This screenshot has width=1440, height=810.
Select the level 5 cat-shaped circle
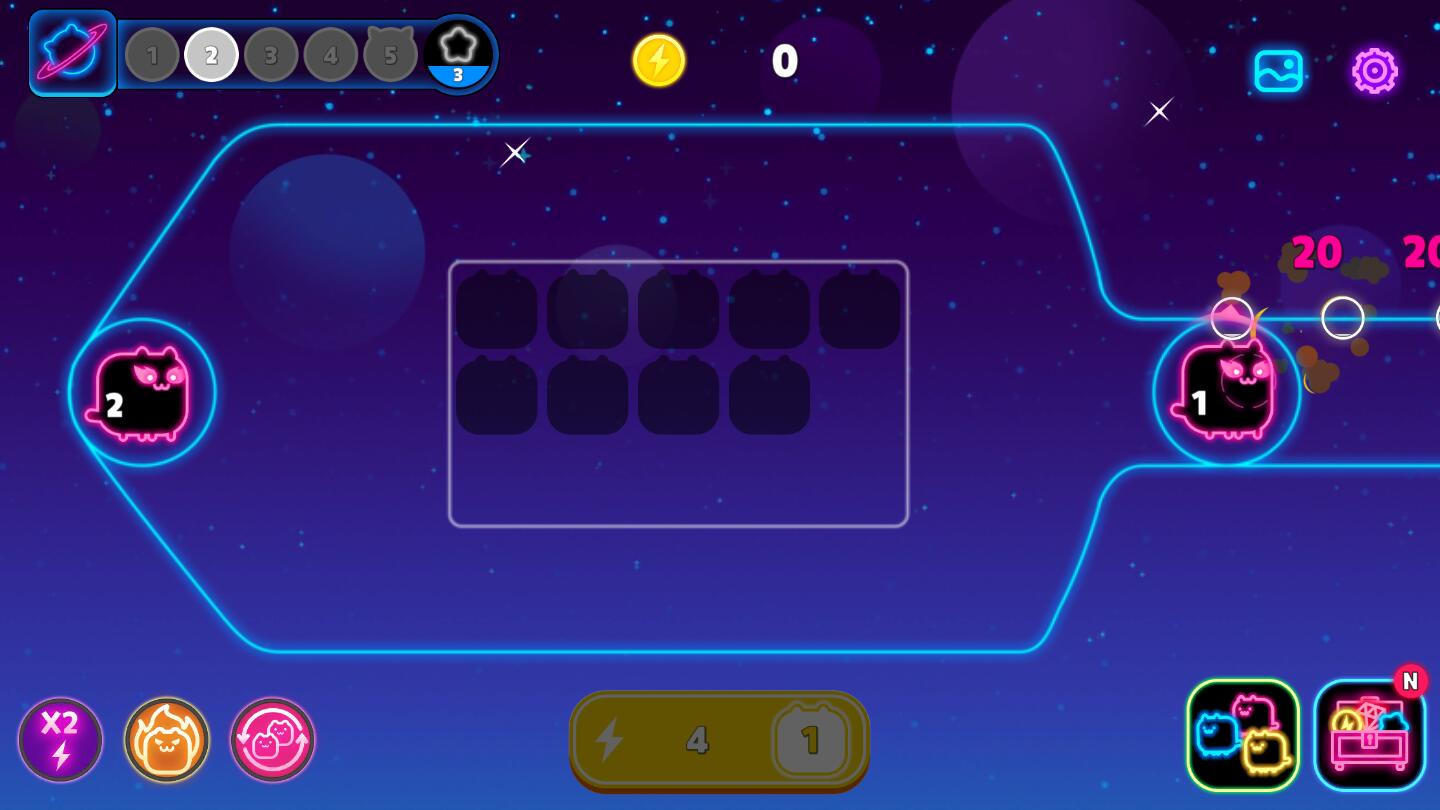point(390,55)
